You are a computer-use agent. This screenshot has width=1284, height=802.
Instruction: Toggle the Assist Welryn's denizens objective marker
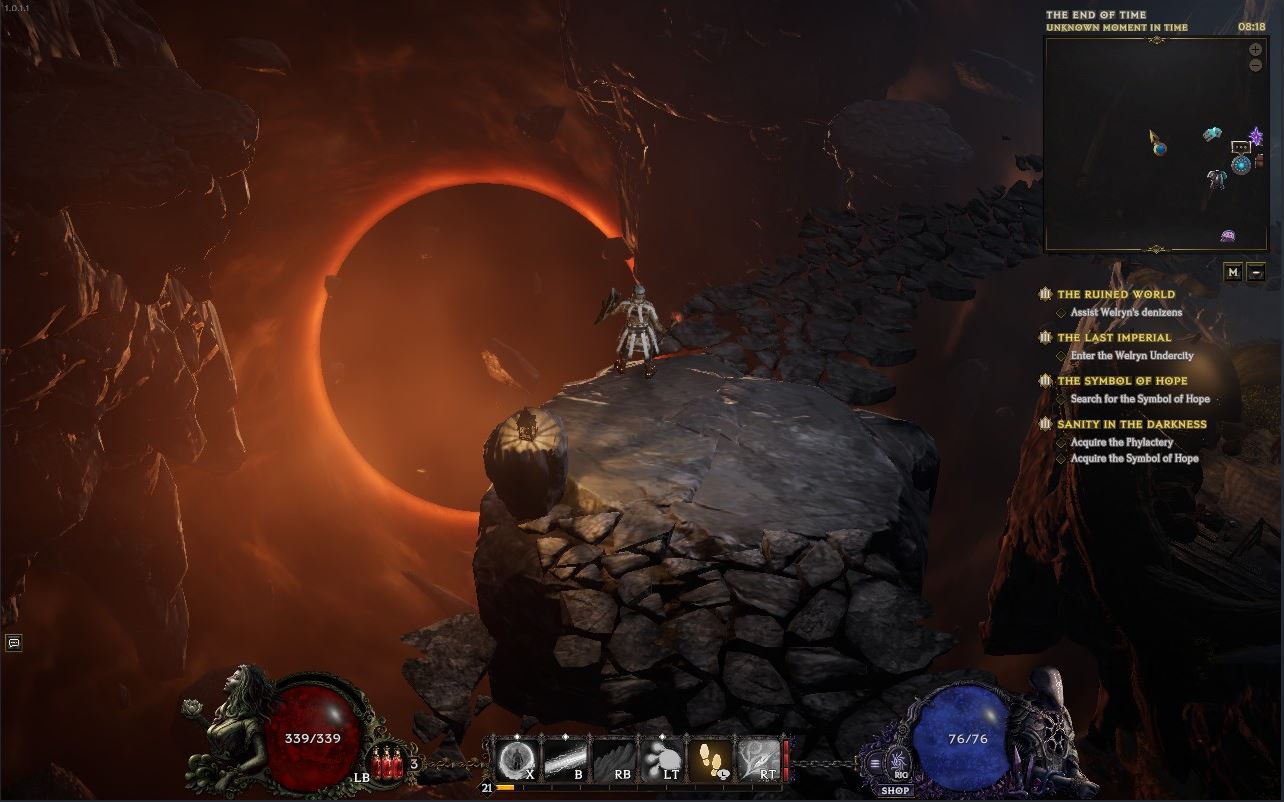[x=1061, y=312]
